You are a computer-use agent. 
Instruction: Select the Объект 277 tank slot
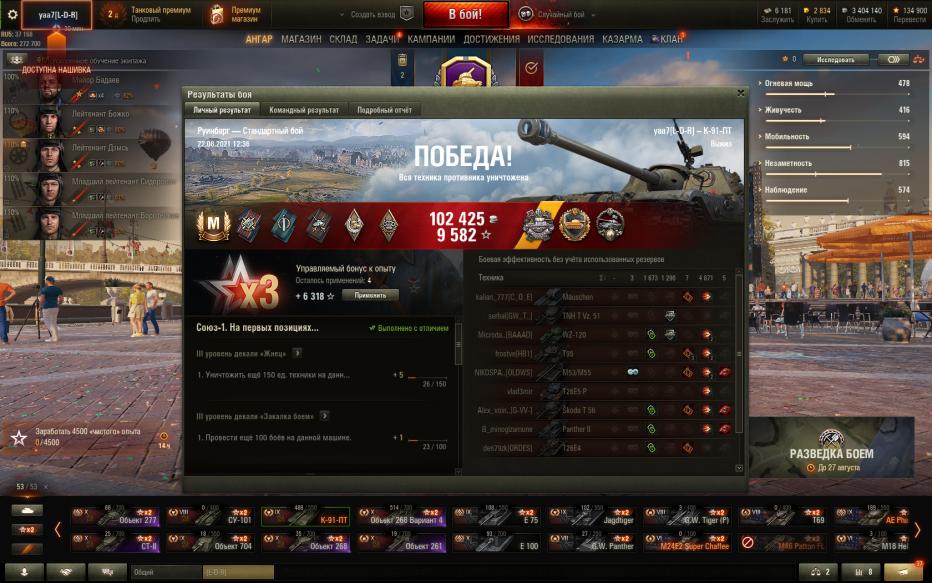pyautogui.click(x=118, y=516)
